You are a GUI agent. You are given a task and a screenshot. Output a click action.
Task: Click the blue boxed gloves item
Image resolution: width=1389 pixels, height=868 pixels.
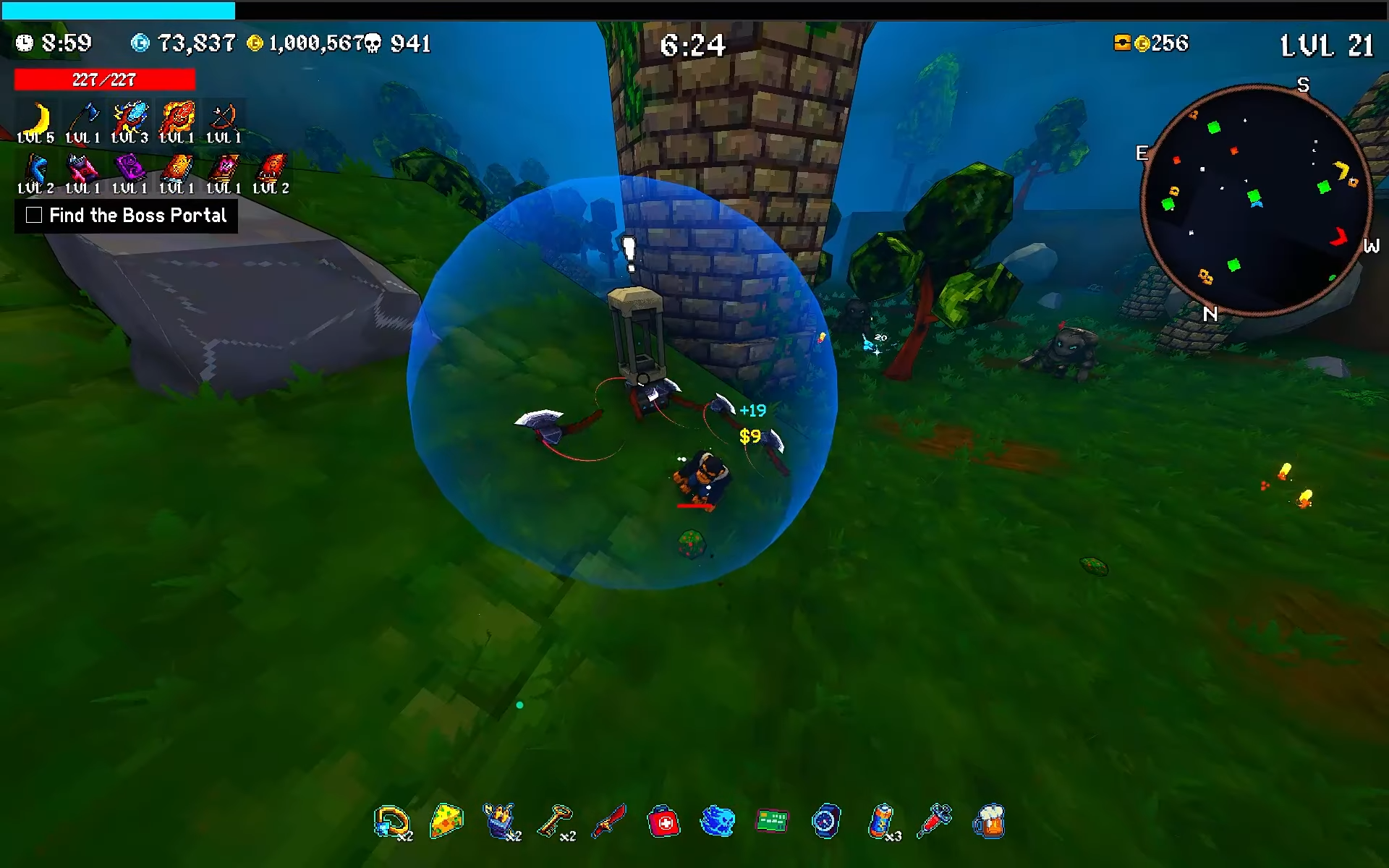coord(499,821)
